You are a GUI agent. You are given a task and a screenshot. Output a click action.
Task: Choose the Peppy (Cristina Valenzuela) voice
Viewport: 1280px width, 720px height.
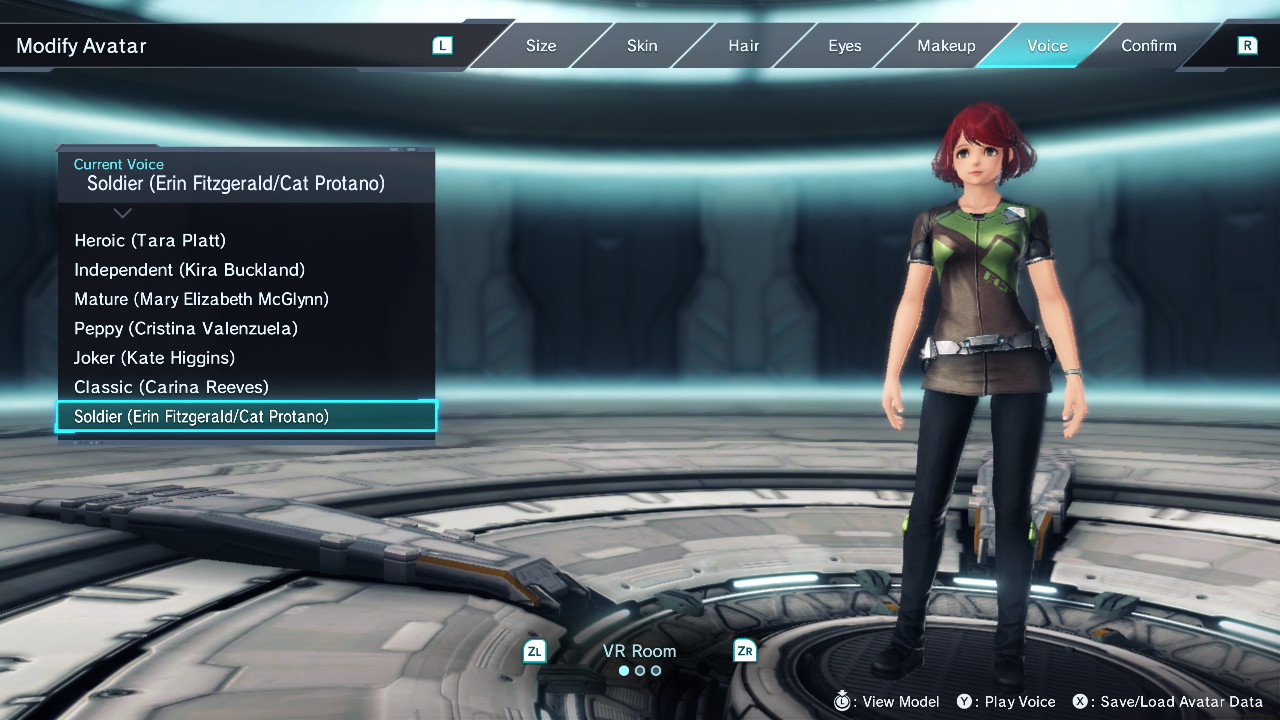click(186, 328)
